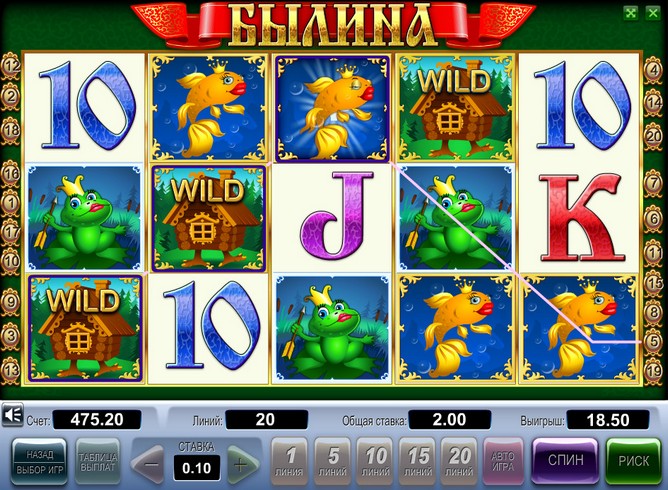
Task: Switch to fullscreen with the green arrows
Action: [x=630, y=13]
